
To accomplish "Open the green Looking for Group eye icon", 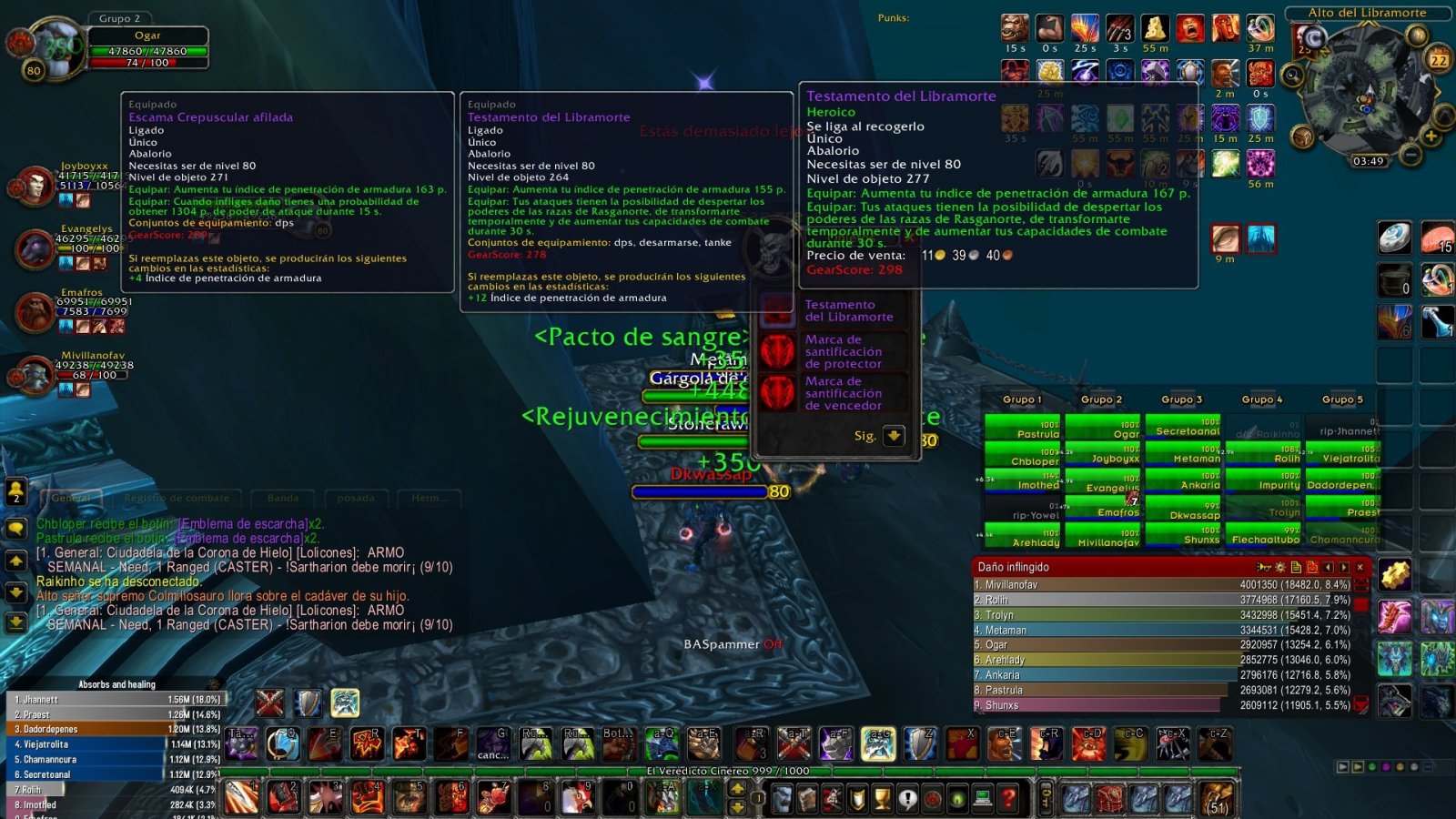I will click(955, 798).
